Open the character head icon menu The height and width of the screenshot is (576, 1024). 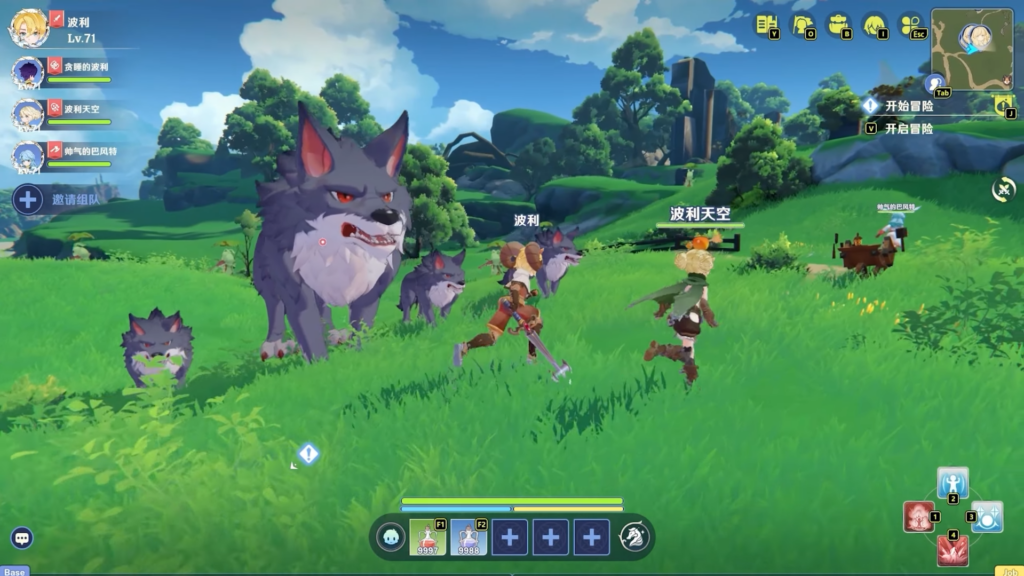point(874,24)
